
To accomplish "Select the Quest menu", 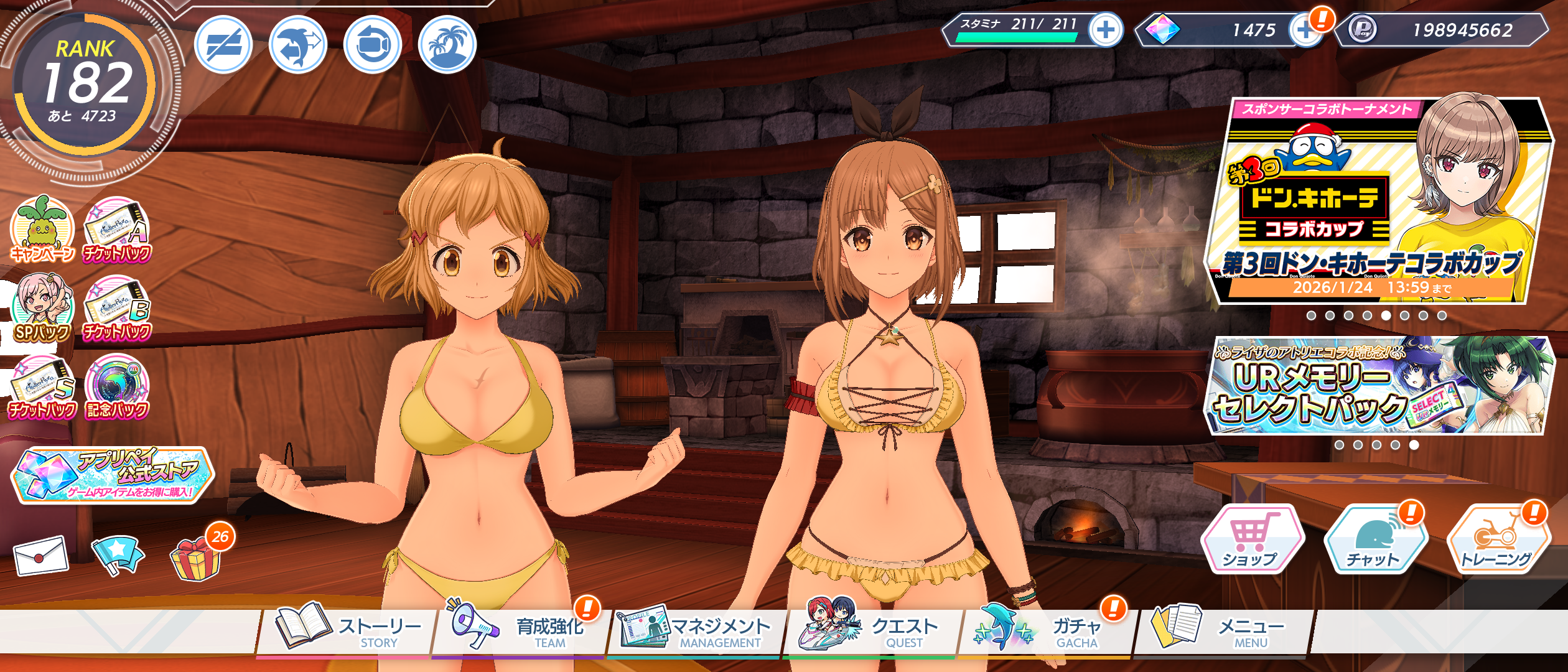I will pos(871,630).
